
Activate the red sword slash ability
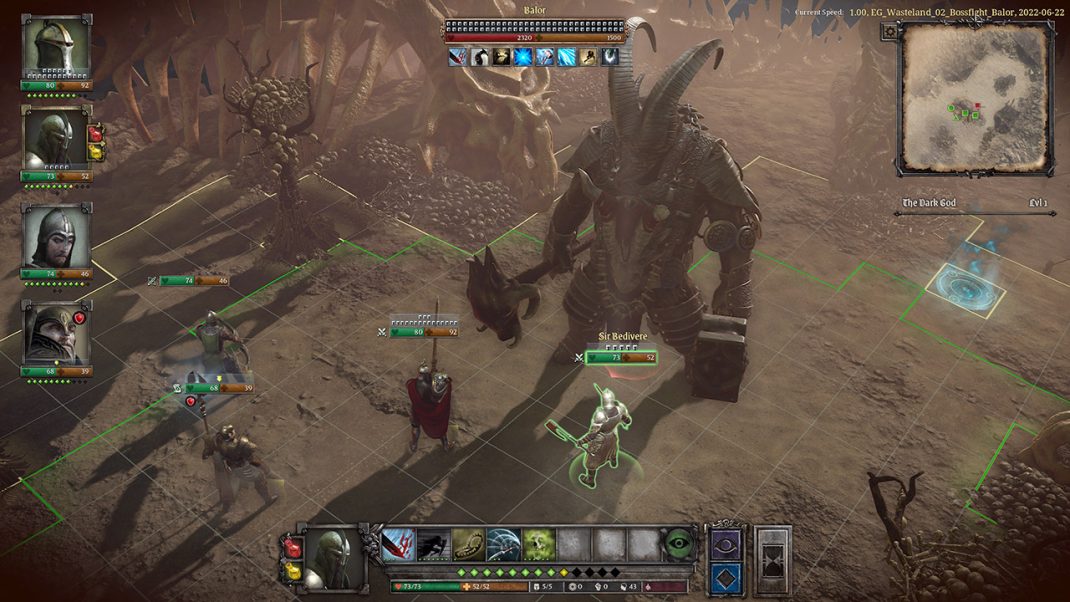click(x=398, y=545)
